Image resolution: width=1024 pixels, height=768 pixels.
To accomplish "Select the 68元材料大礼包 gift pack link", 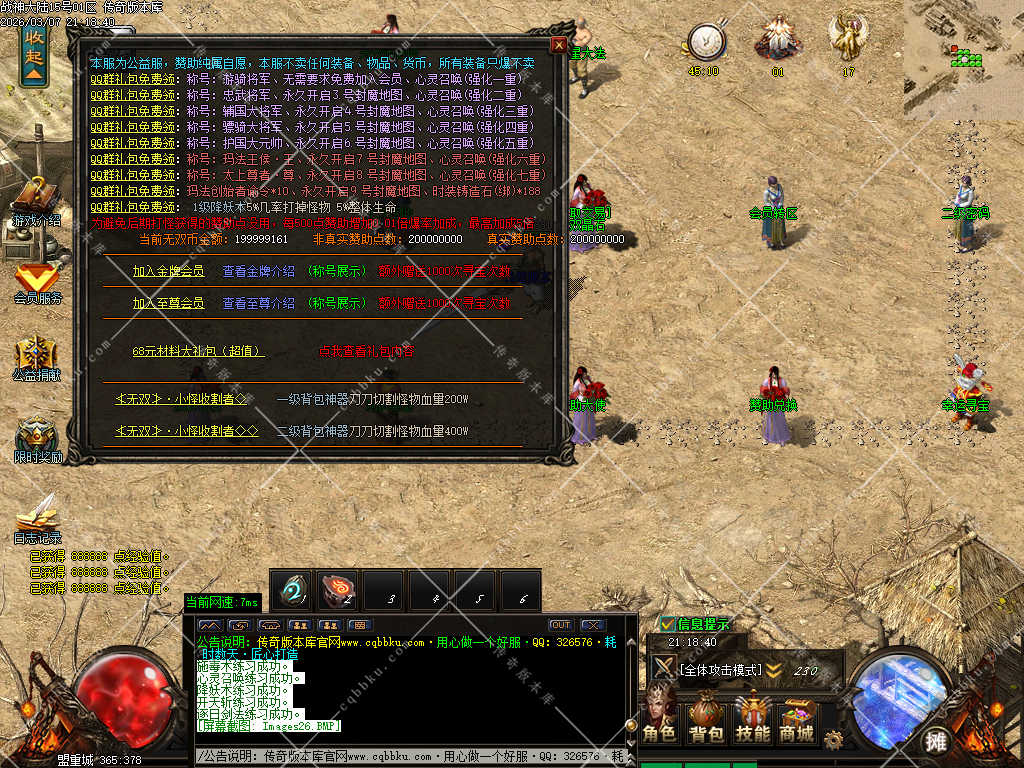I will click(x=198, y=351).
